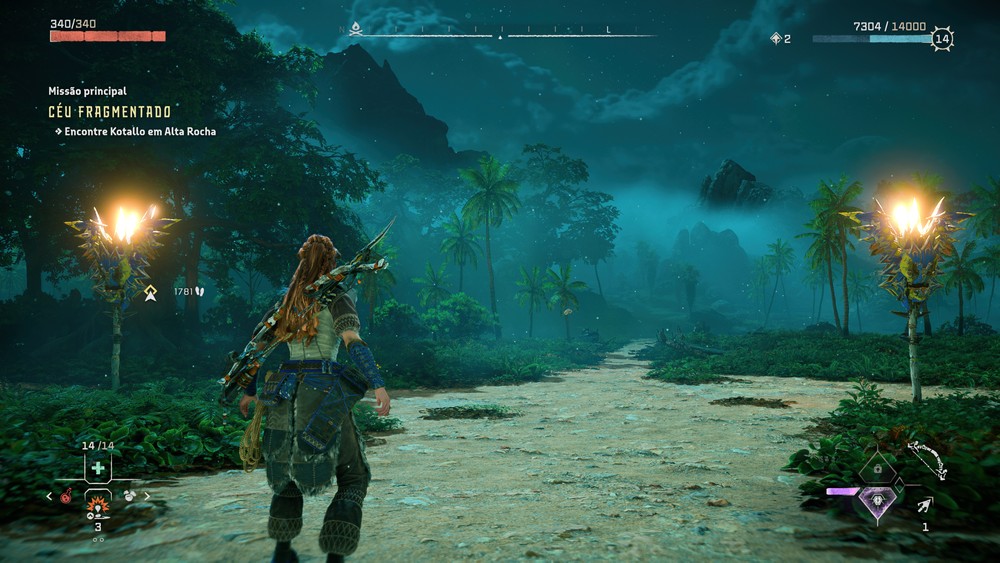Click the locked weapon technique slot
The width and height of the screenshot is (1000, 563).
tap(877, 468)
